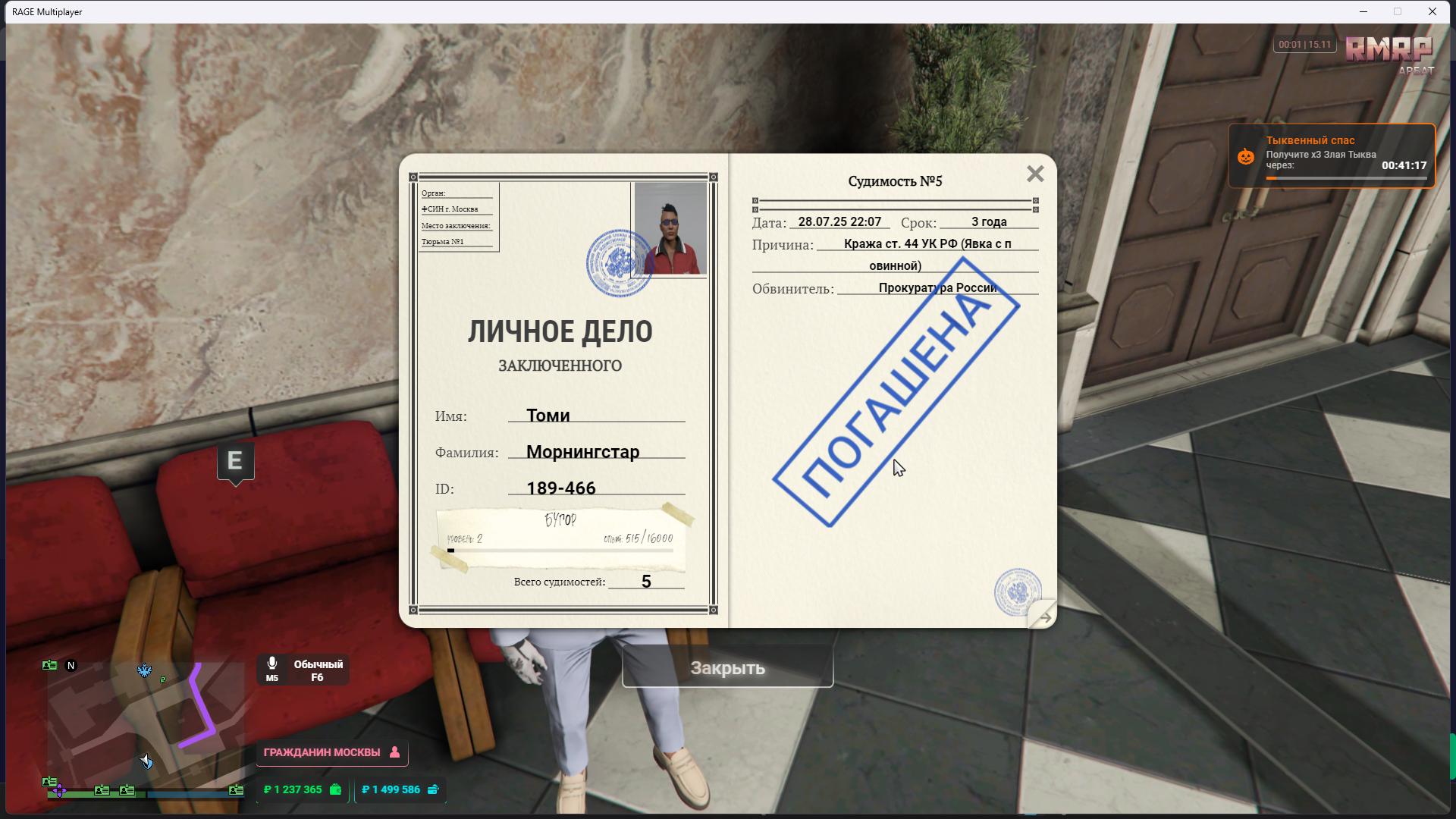Click the green ID-card icon at top of minimap HUD
The image size is (1456, 819).
(49, 665)
